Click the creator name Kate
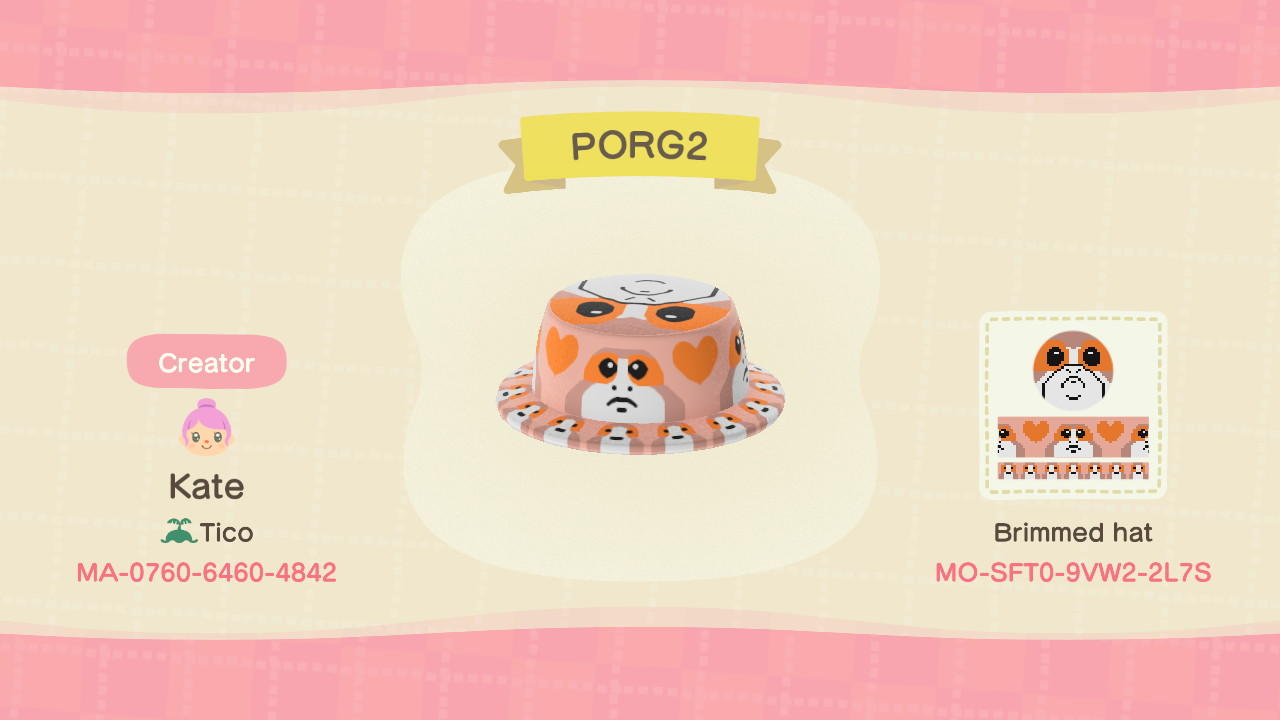Screen dimensions: 1280x720 [x=206, y=486]
